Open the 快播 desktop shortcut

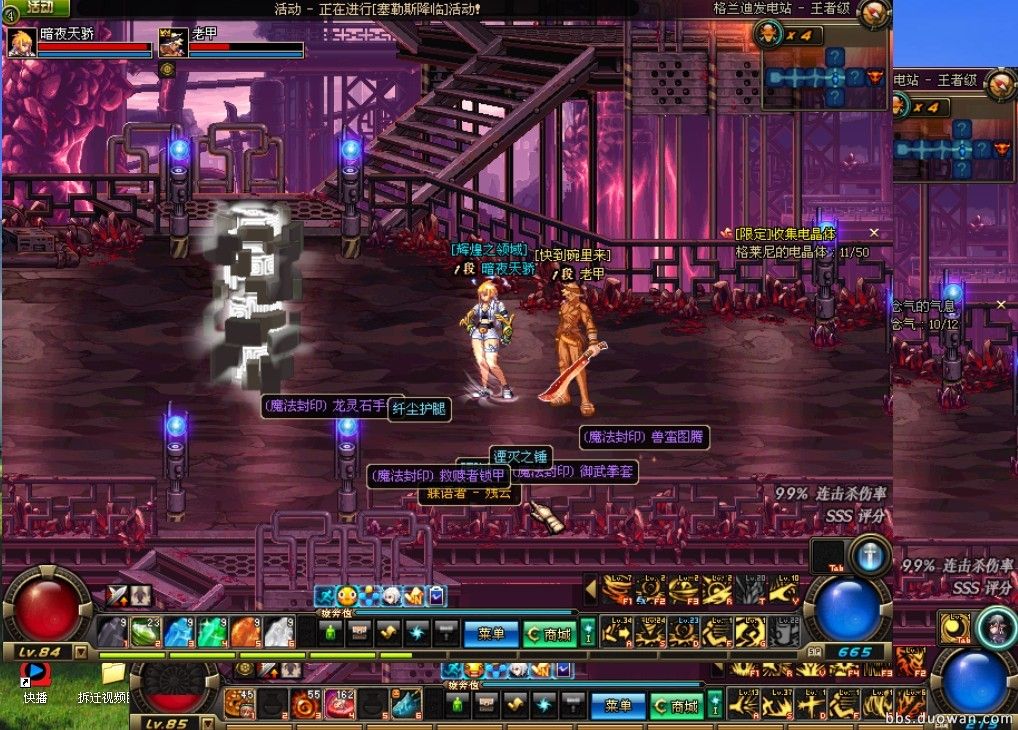coord(35,675)
